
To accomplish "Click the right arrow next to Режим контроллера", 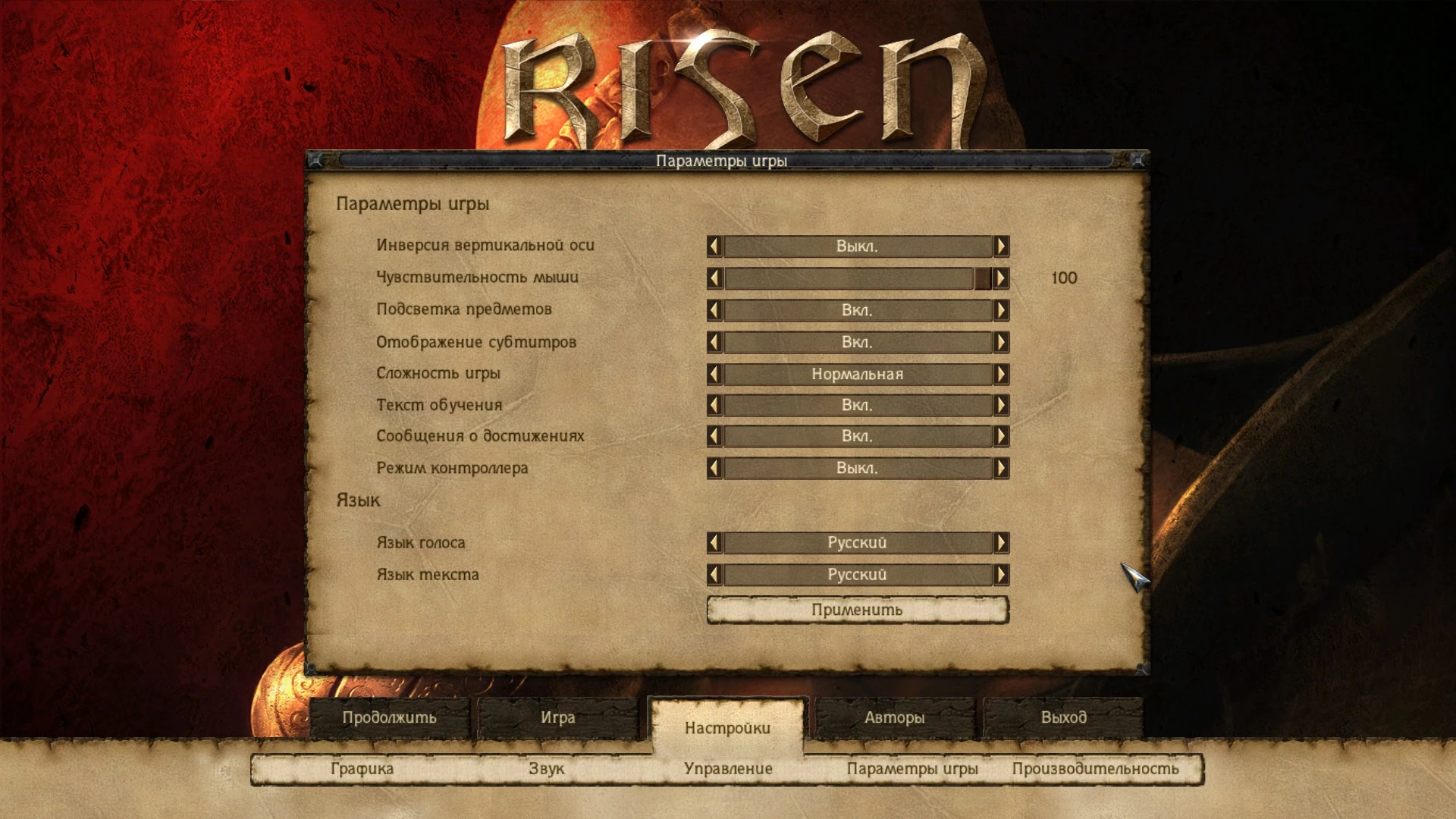I will click(1001, 468).
